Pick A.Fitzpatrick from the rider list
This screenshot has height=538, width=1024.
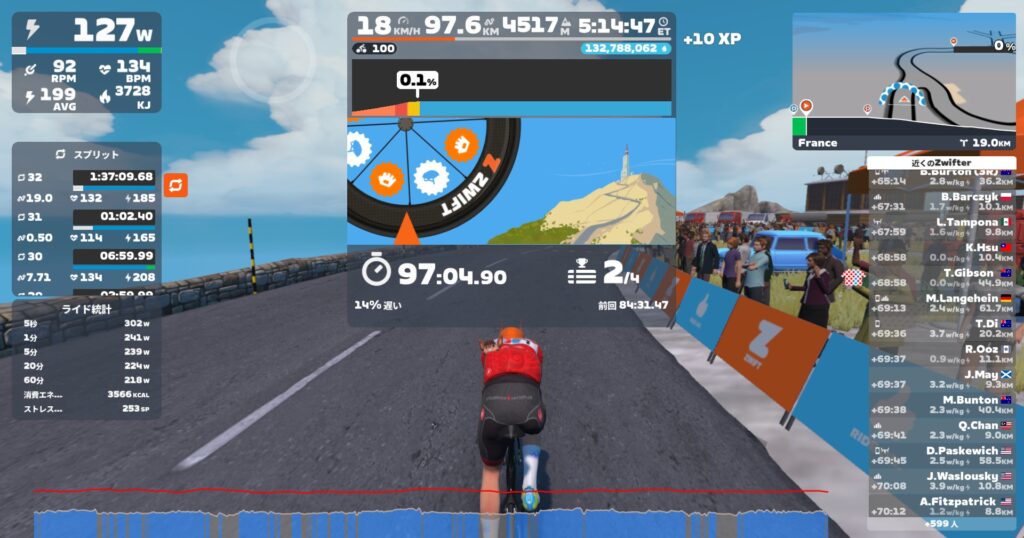[x=942, y=507]
